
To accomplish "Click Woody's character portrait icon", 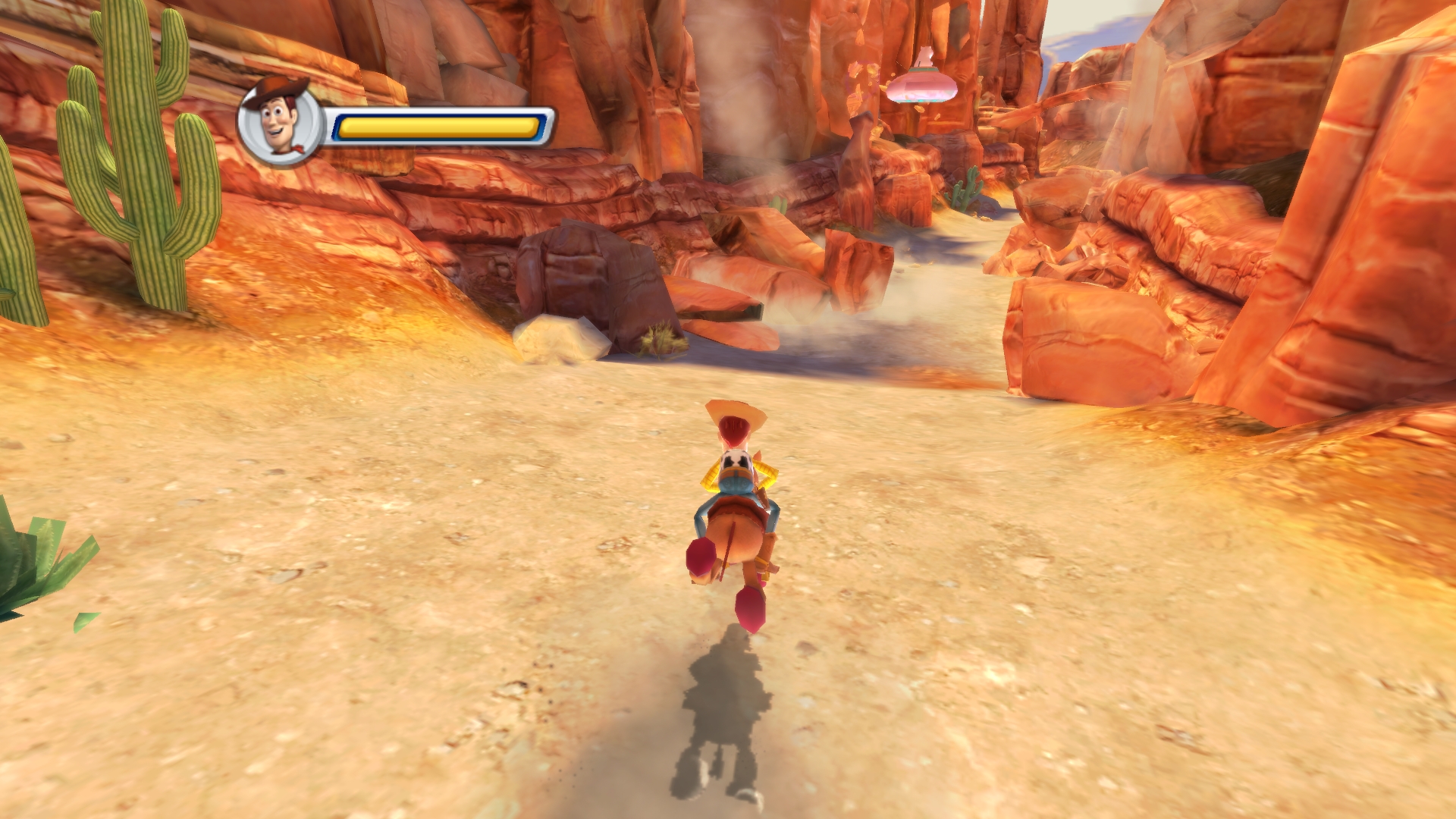I will pyautogui.click(x=280, y=122).
